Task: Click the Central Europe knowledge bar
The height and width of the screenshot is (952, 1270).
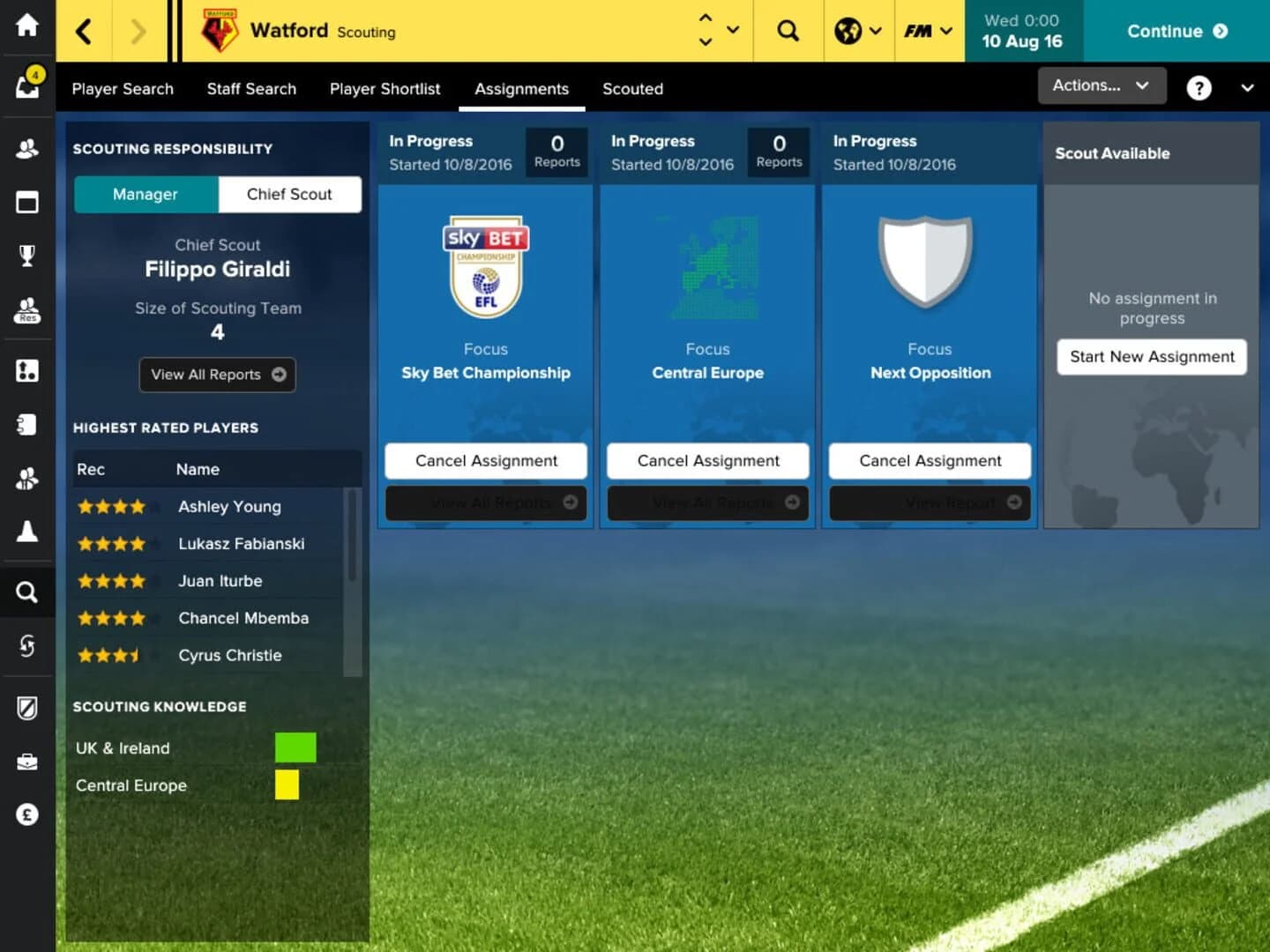Action: click(x=288, y=785)
